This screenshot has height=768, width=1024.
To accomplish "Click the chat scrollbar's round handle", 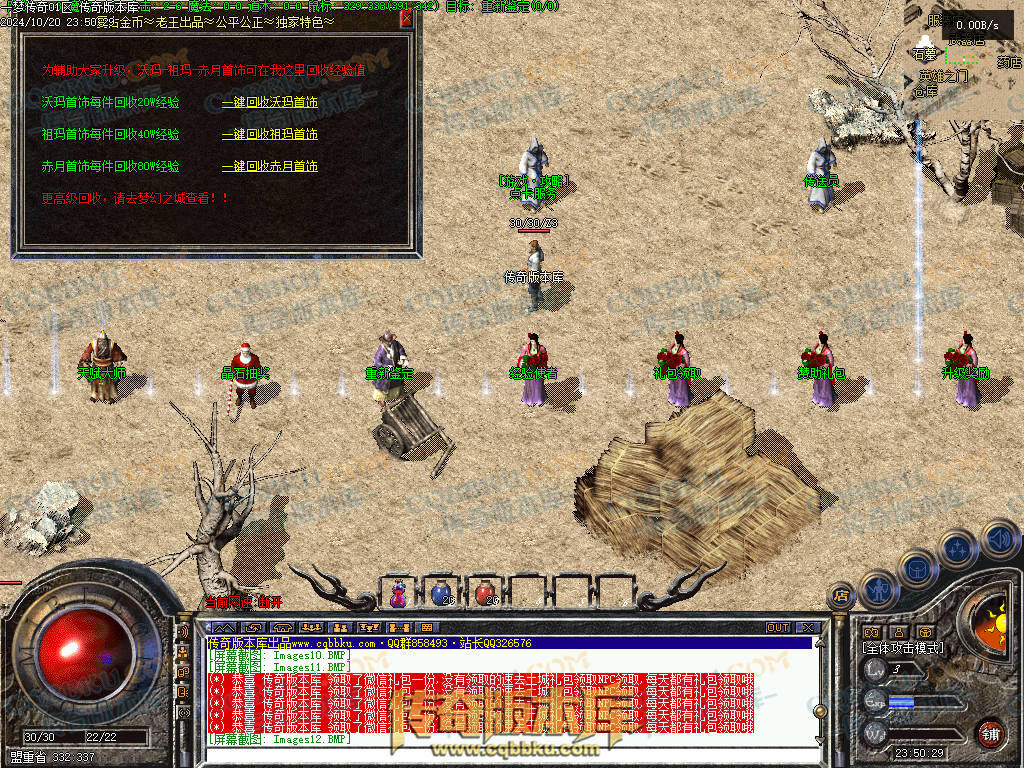I will click(821, 710).
